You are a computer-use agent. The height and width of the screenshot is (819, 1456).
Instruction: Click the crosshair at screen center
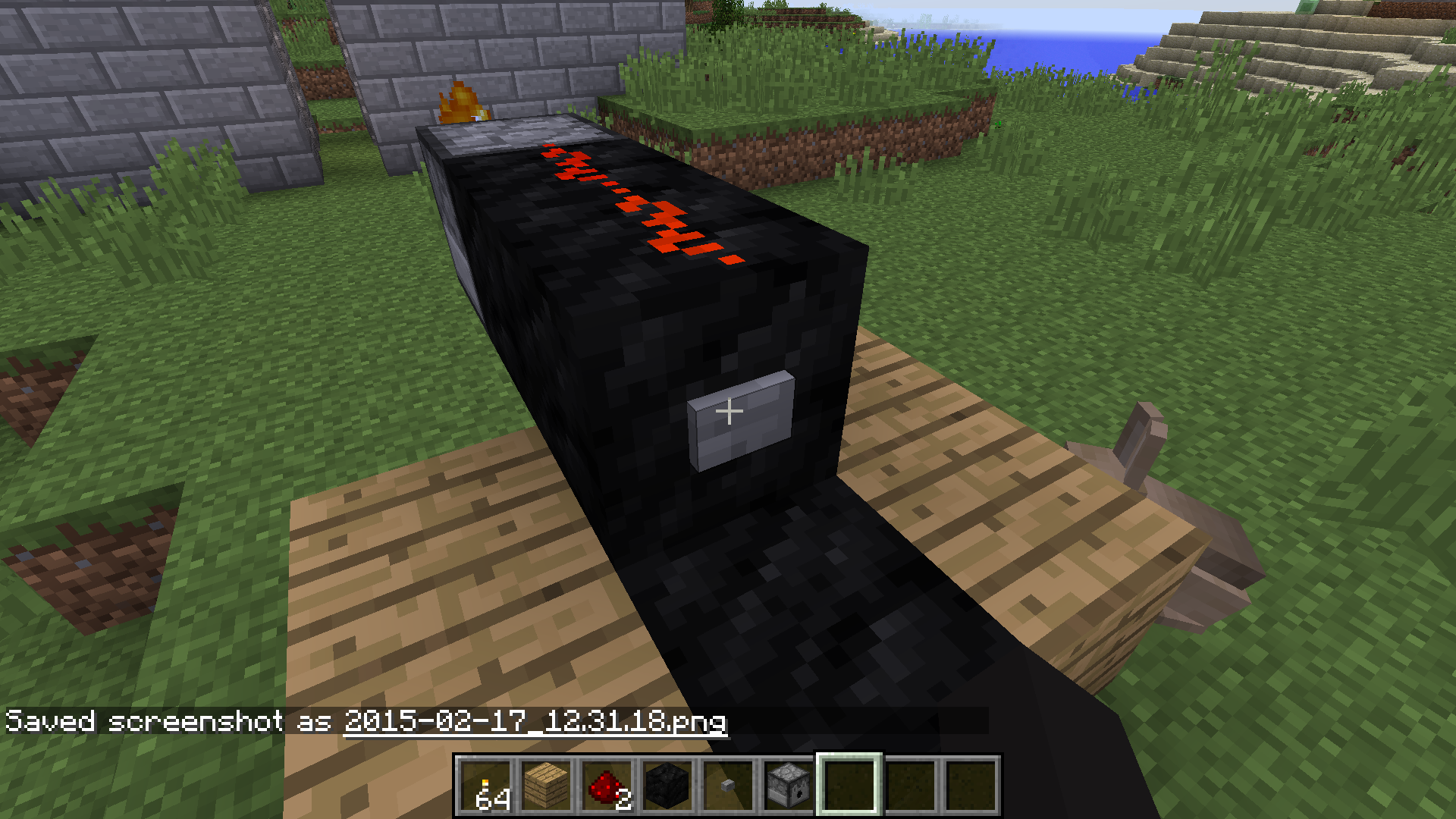(x=730, y=411)
